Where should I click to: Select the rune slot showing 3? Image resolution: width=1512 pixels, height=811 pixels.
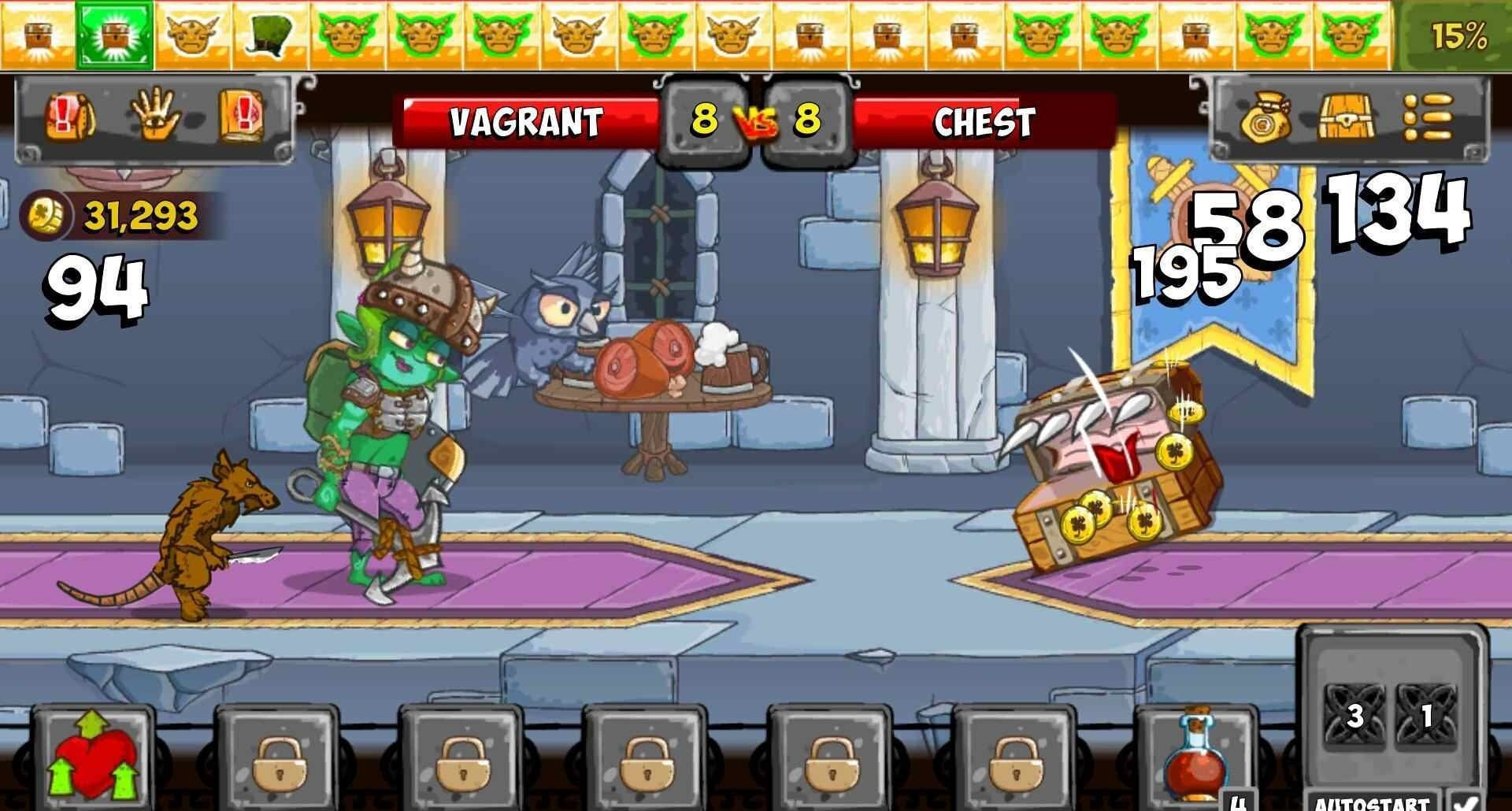[x=1354, y=716]
